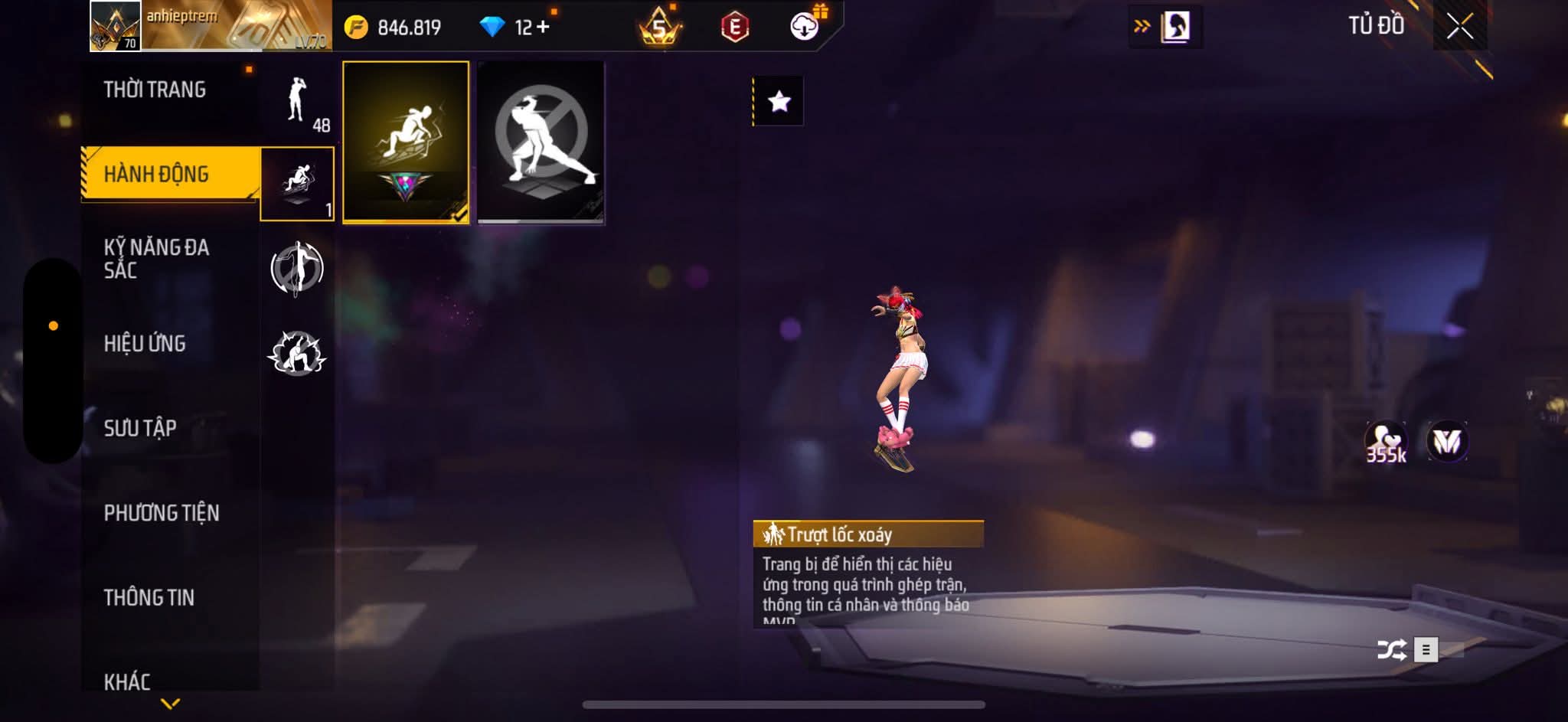Switch to Kỹ Năng Đa Sắc tab
This screenshot has width=1568, height=722.
[156, 258]
